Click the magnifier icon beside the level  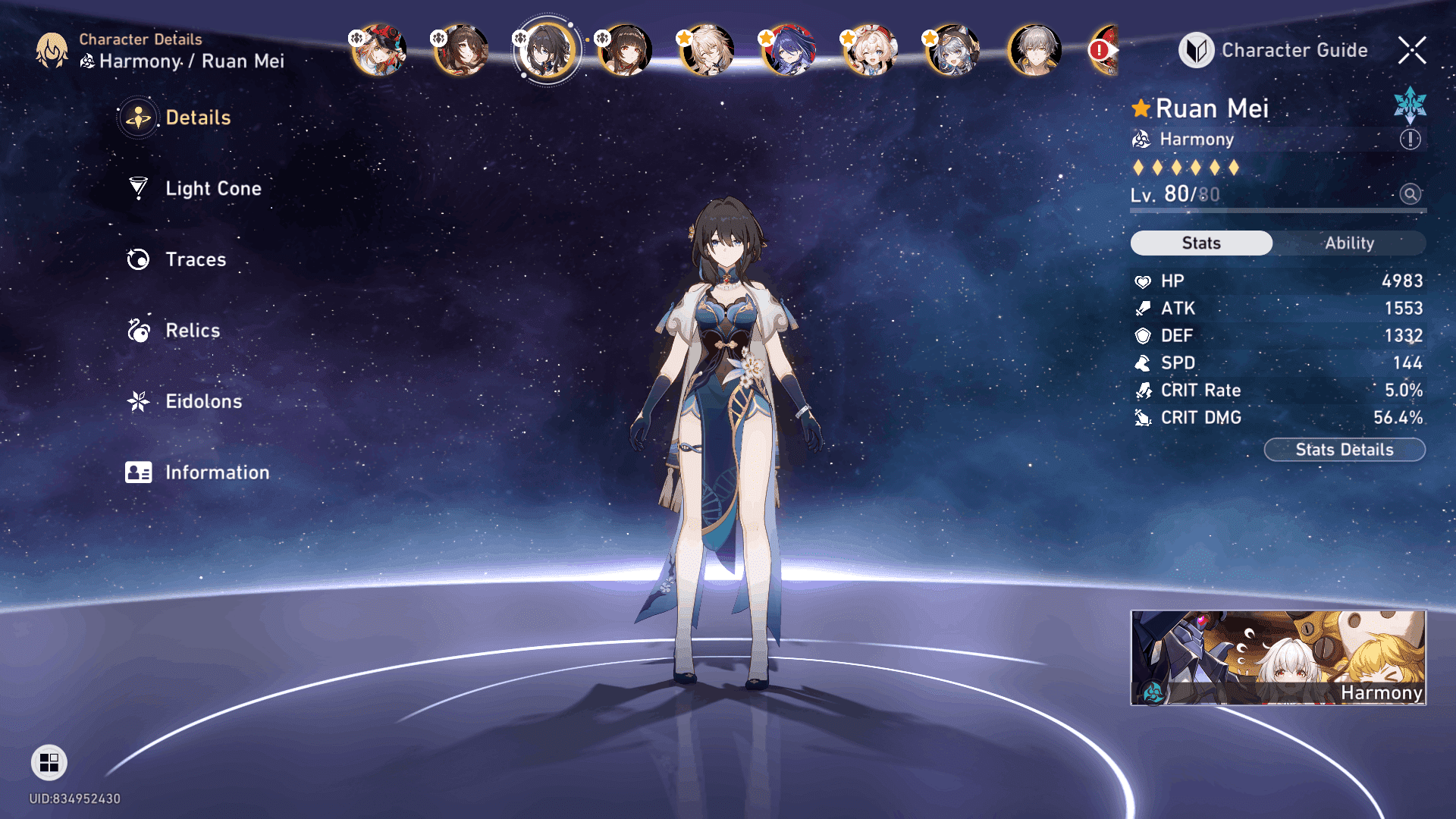(x=1410, y=194)
